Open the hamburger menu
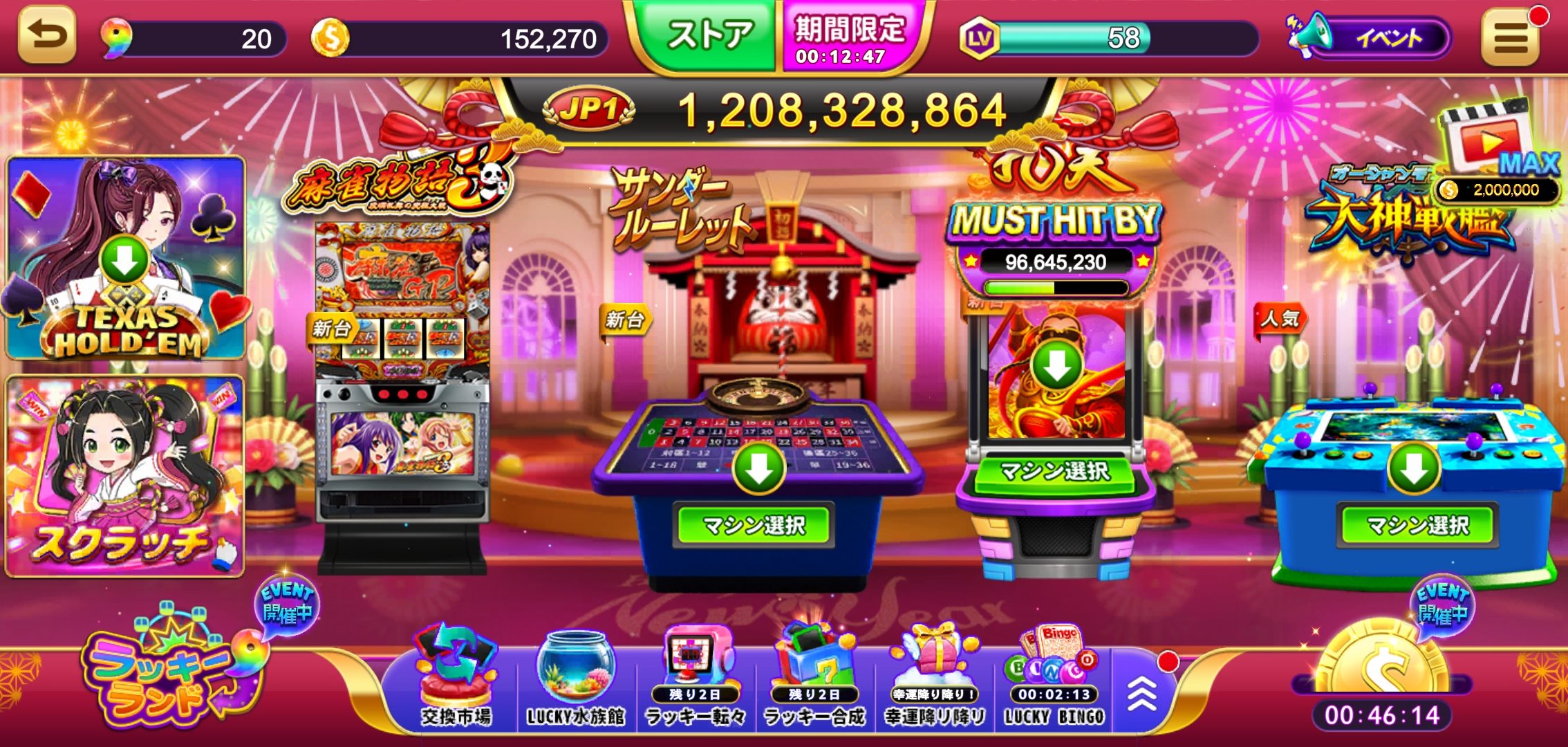Image resolution: width=1568 pixels, height=747 pixels. (1511, 38)
